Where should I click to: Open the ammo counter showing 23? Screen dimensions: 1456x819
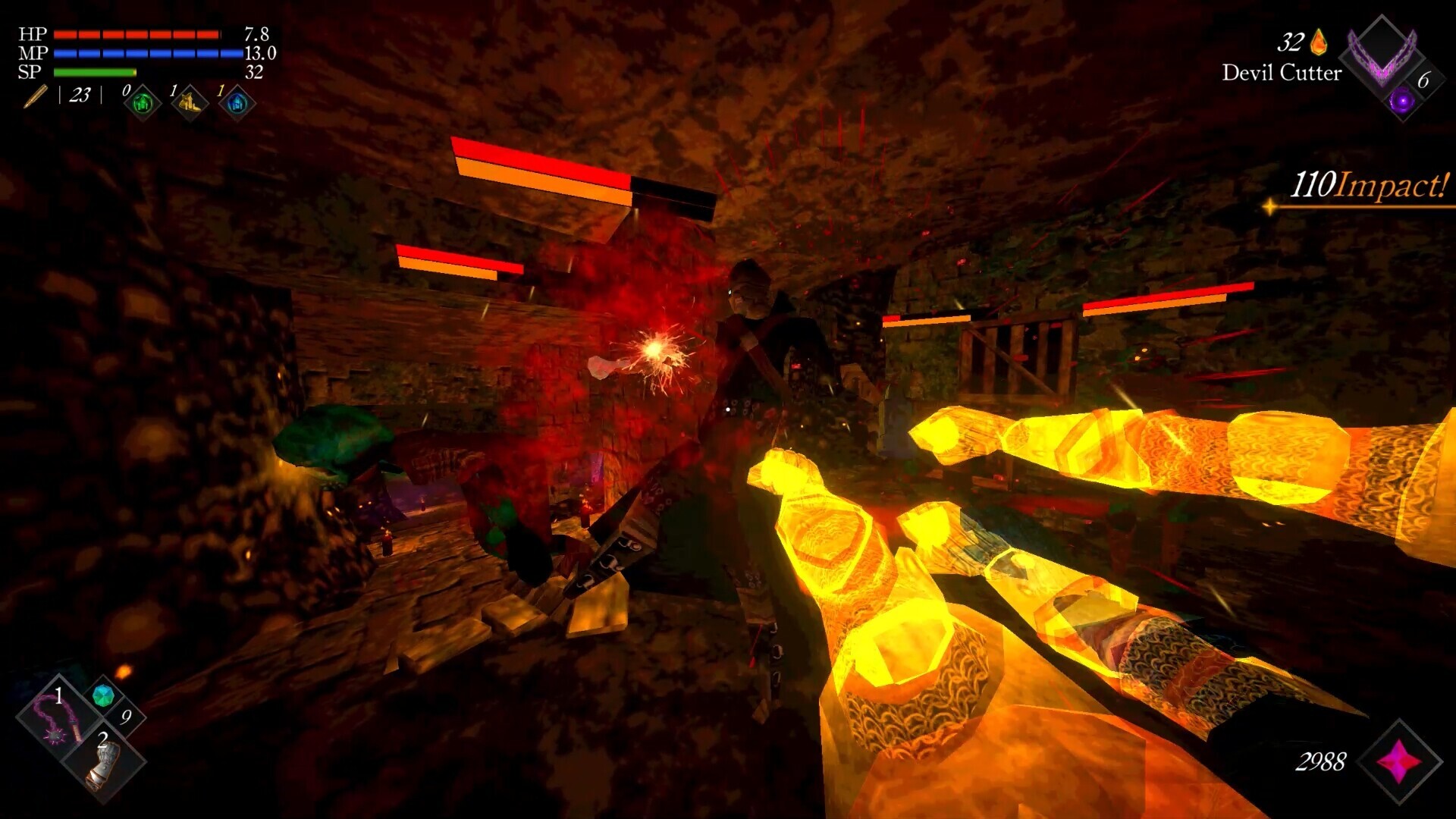78,96
